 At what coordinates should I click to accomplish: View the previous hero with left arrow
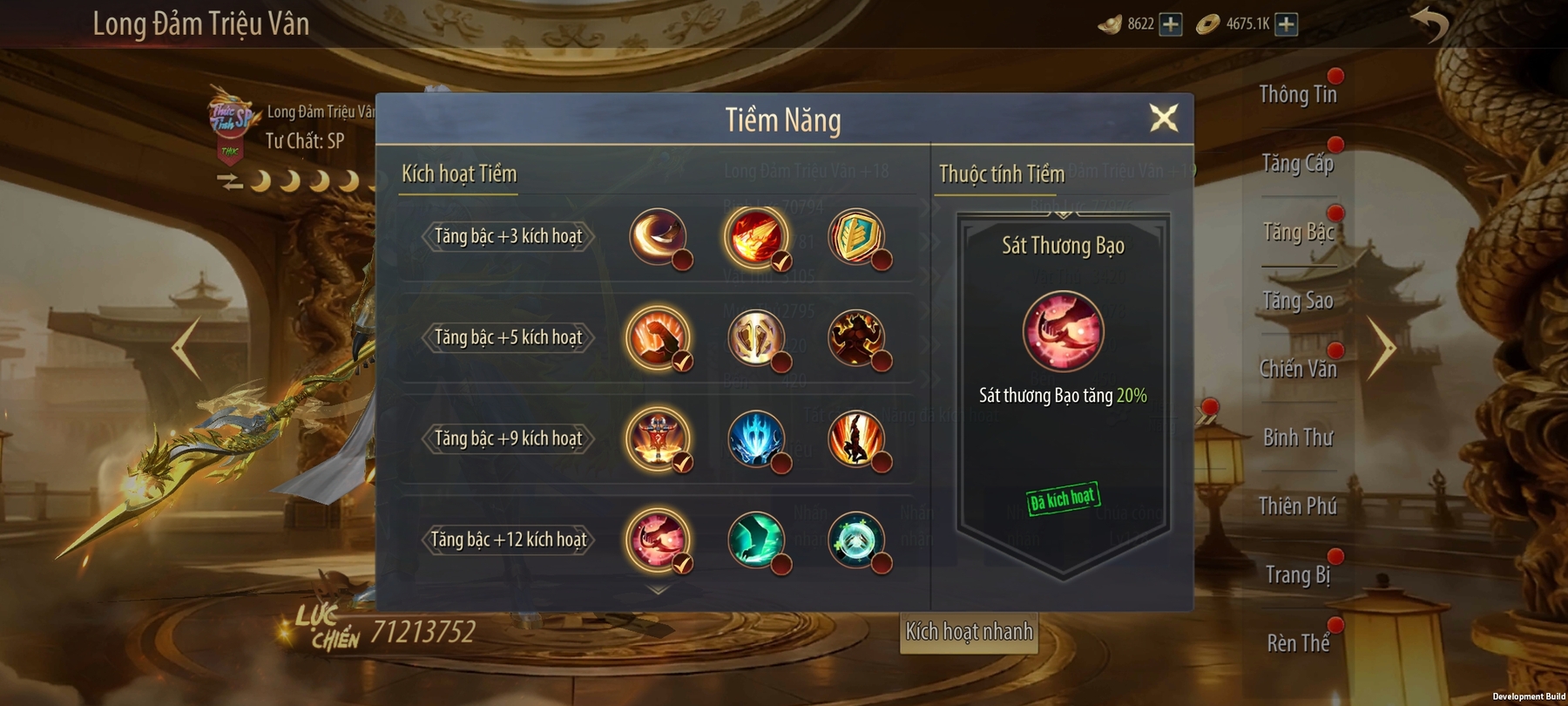pyautogui.click(x=186, y=348)
